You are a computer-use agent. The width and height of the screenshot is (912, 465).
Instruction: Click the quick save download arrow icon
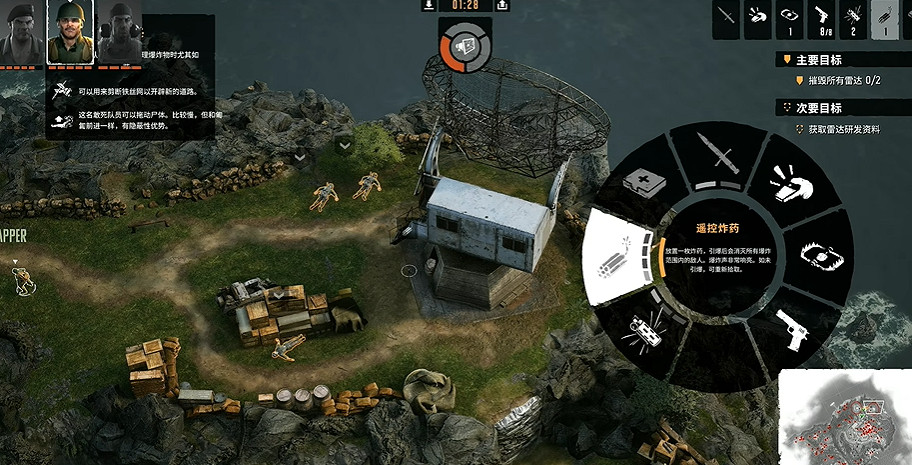point(428,5)
